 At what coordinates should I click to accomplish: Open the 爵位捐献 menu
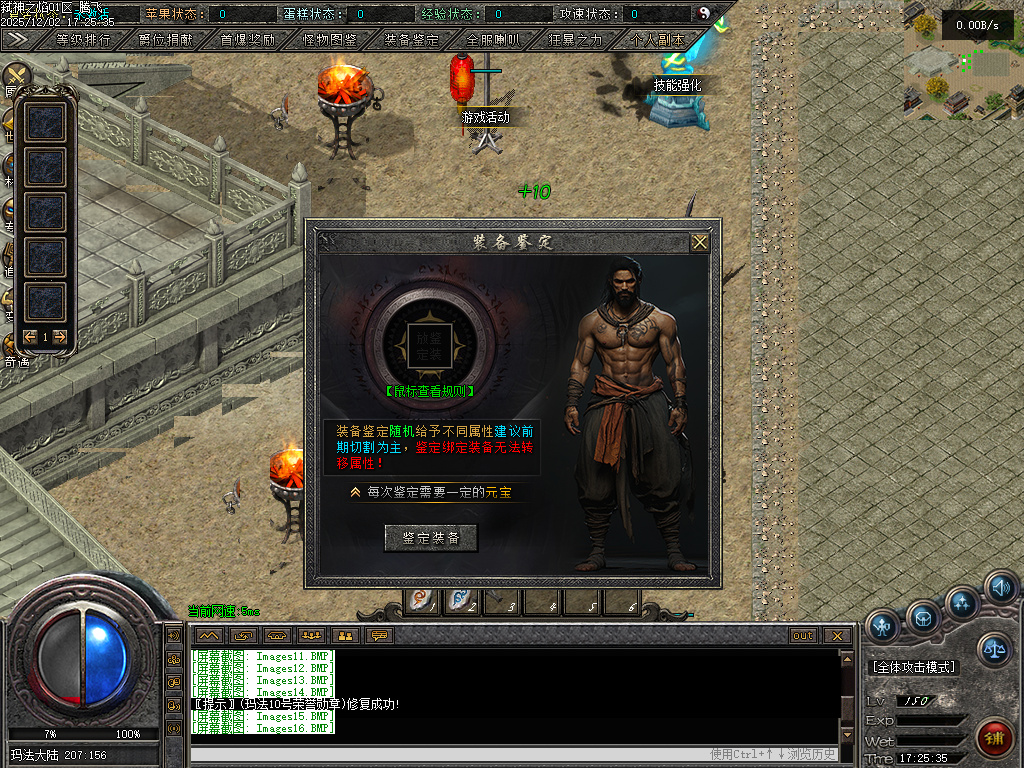point(166,40)
